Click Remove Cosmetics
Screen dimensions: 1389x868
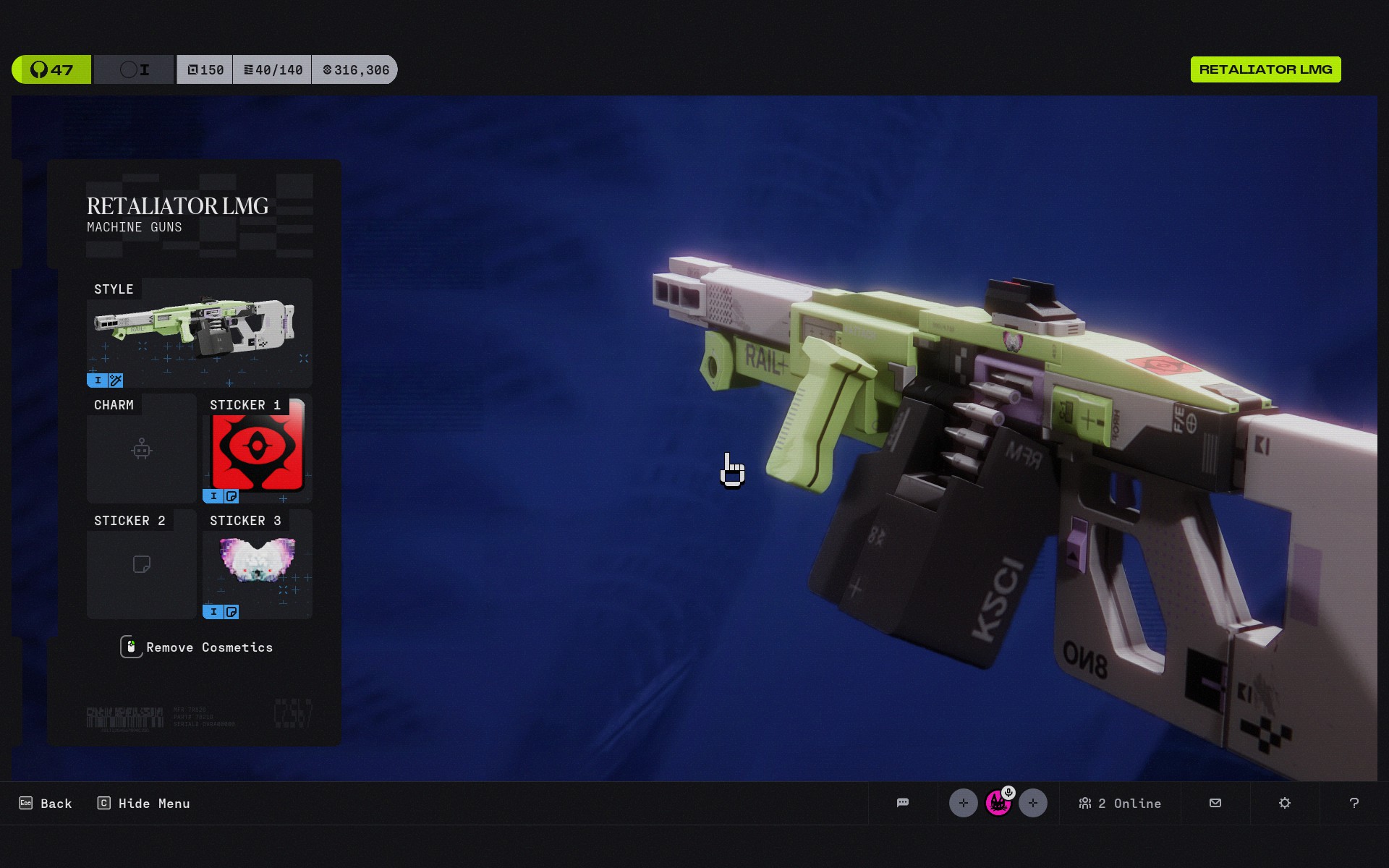point(197,647)
